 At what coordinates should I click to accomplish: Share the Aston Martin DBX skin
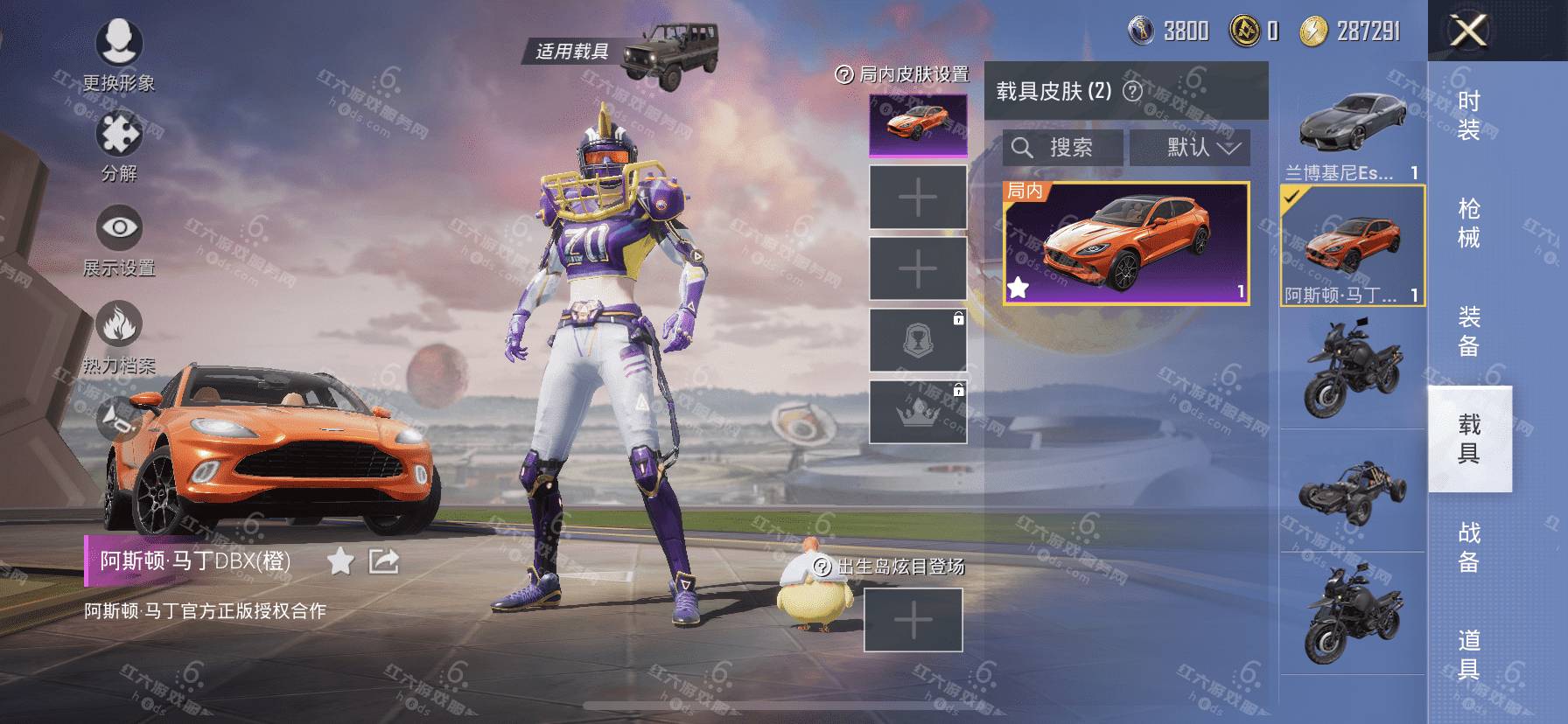(x=384, y=561)
